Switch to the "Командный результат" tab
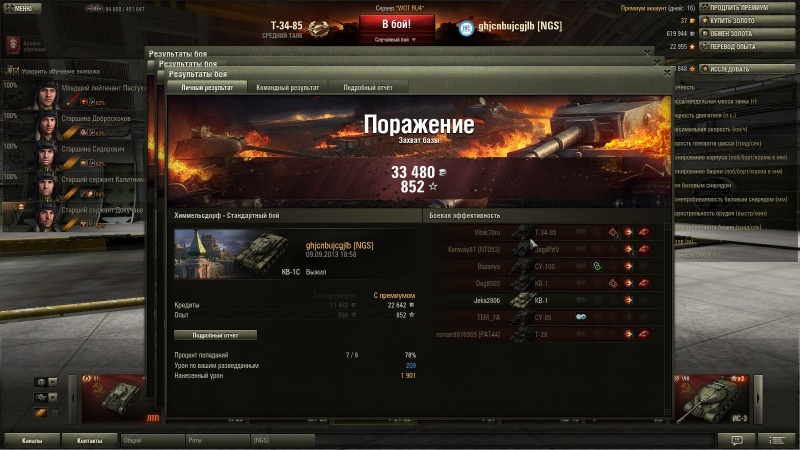The height and width of the screenshot is (450, 800). pyautogui.click(x=287, y=88)
